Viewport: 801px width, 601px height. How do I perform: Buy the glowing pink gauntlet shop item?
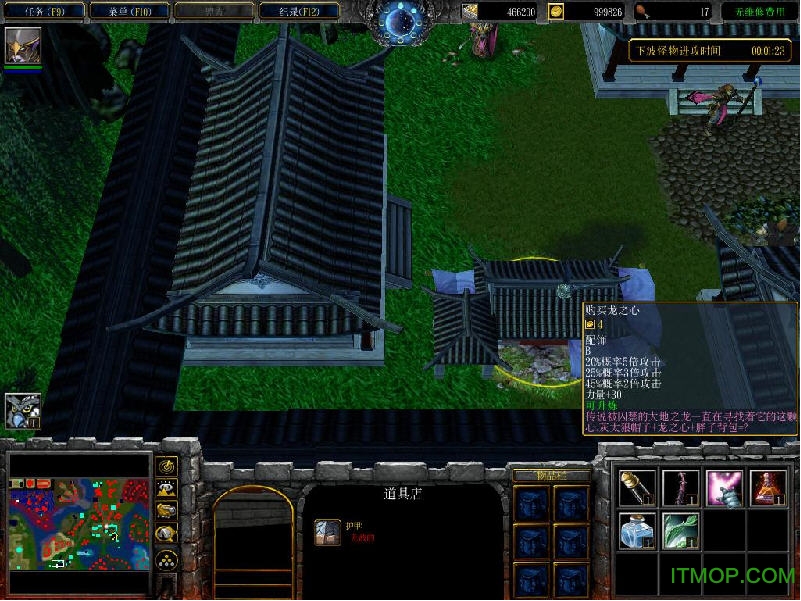724,488
